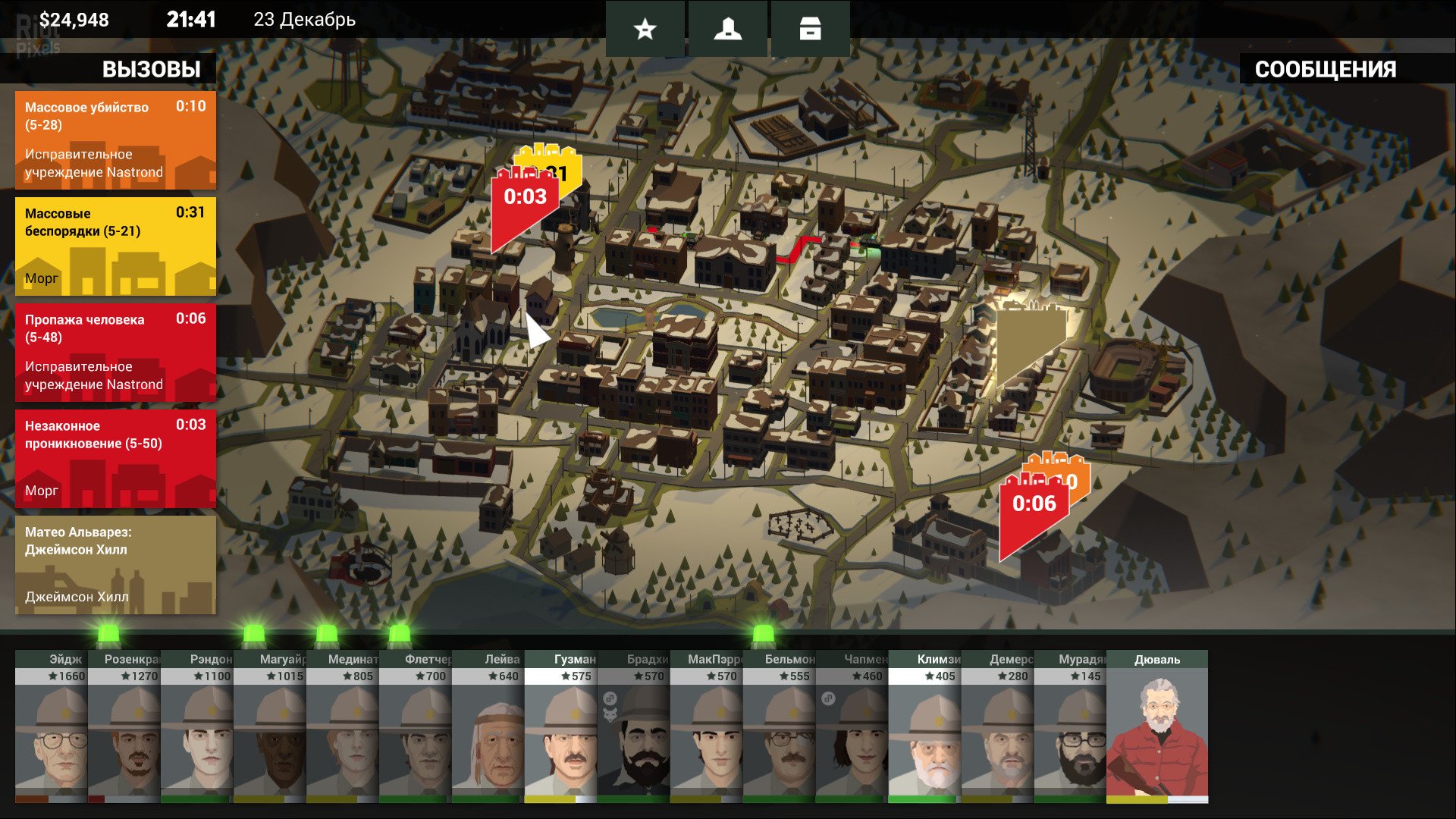
Task: Choose the Пропажа человека call card
Action: pyautogui.click(x=115, y=353)
